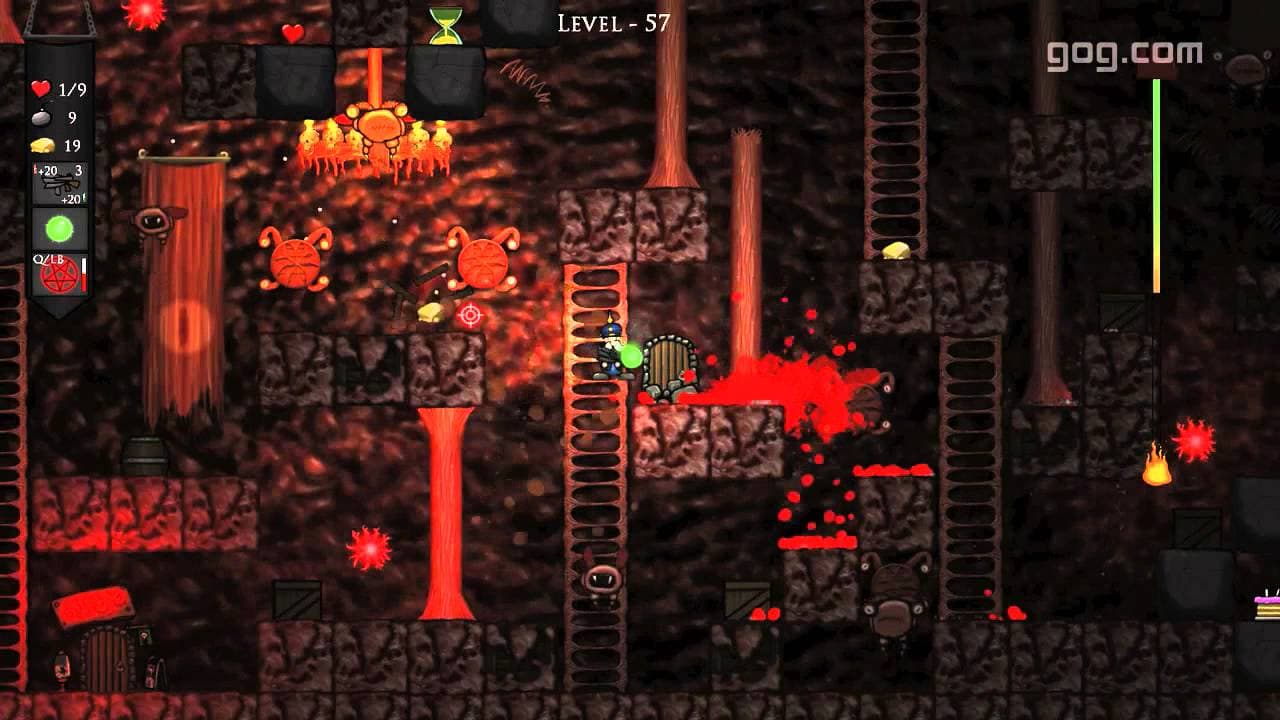Click the red targeting crosshair reticle
Viewport: 1280px width, 720px height.
(x=470, y=316)
